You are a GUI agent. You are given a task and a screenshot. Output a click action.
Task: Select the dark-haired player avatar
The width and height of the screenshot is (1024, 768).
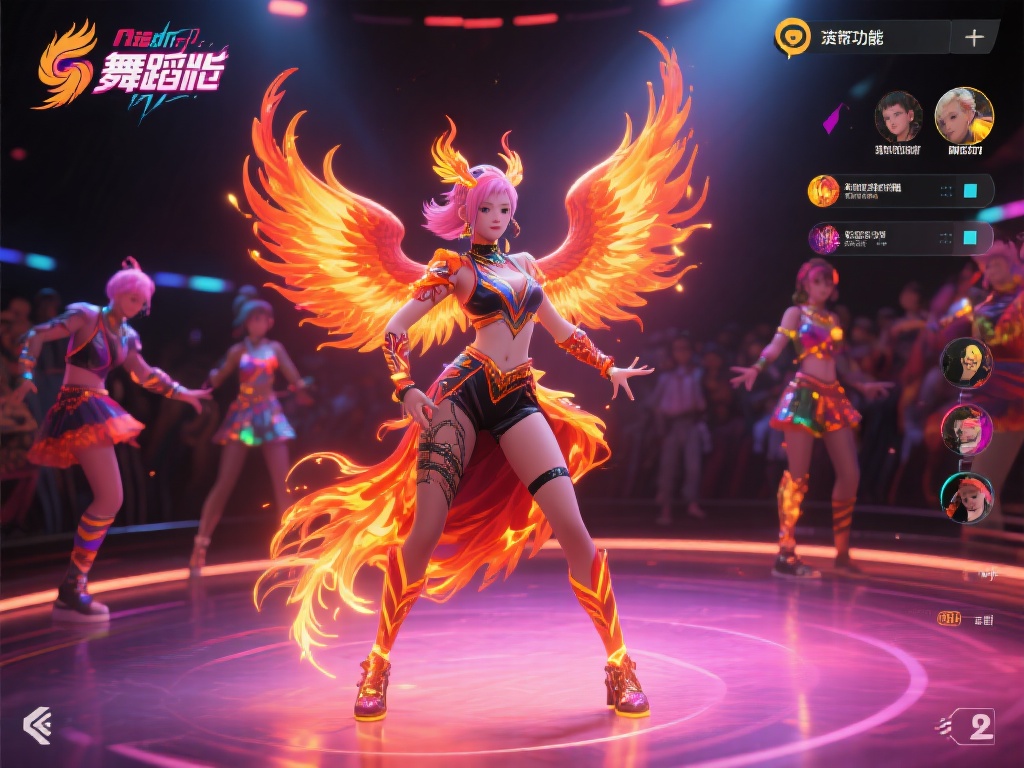coord(898,116)
